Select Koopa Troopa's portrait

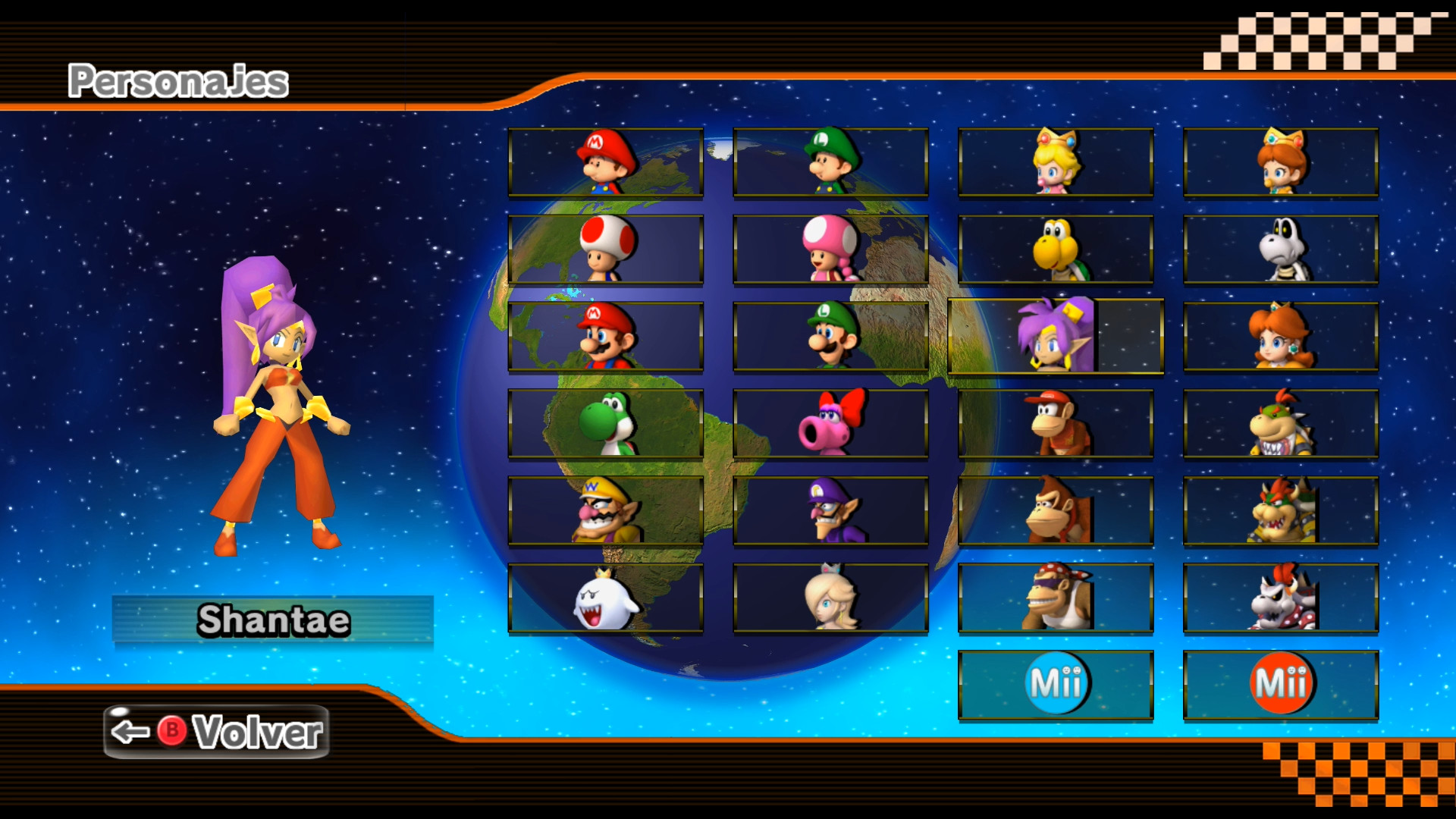tap(1056, 249)
